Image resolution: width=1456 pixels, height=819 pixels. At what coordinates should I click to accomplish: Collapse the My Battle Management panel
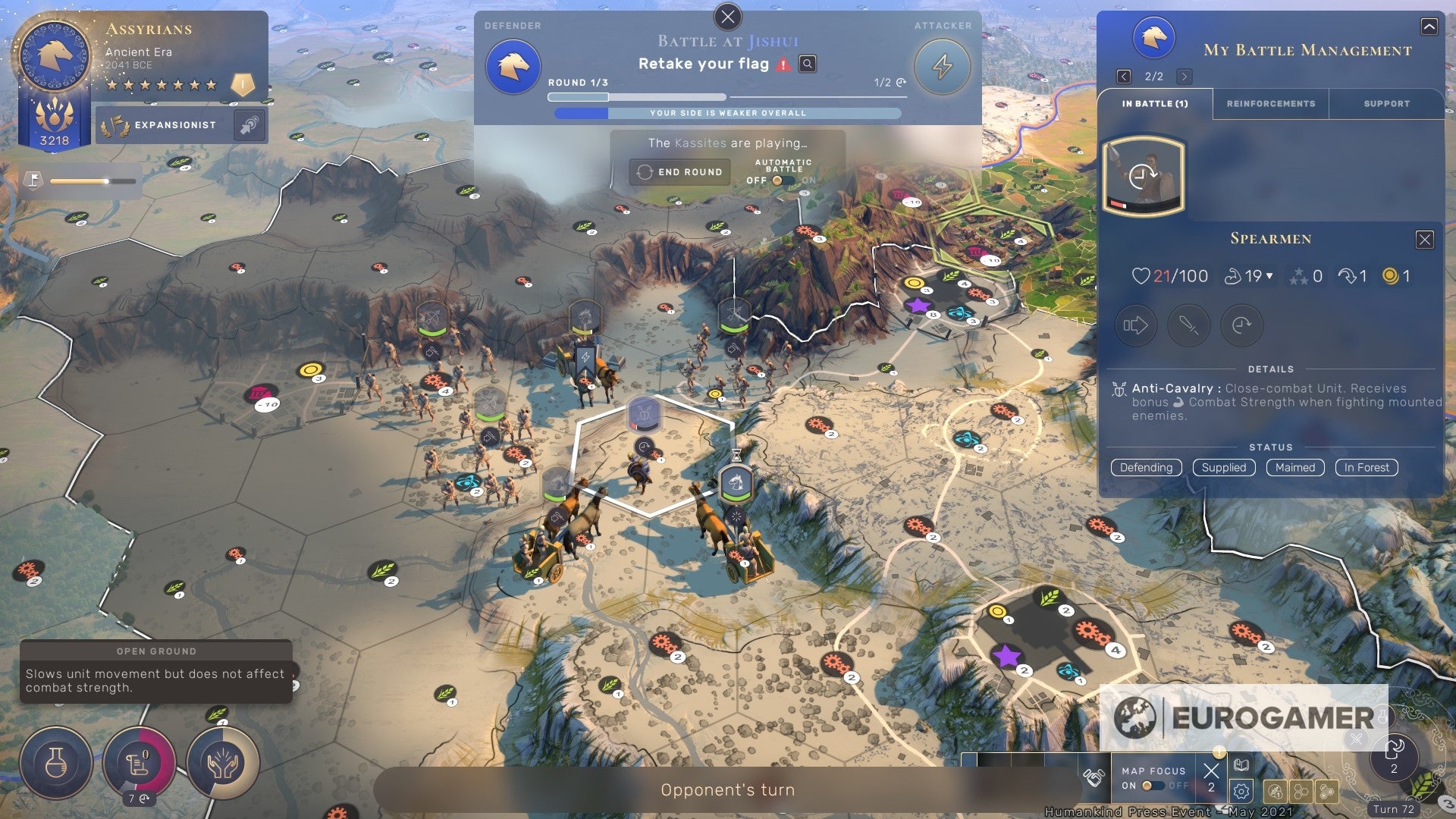click(1429, 27)
